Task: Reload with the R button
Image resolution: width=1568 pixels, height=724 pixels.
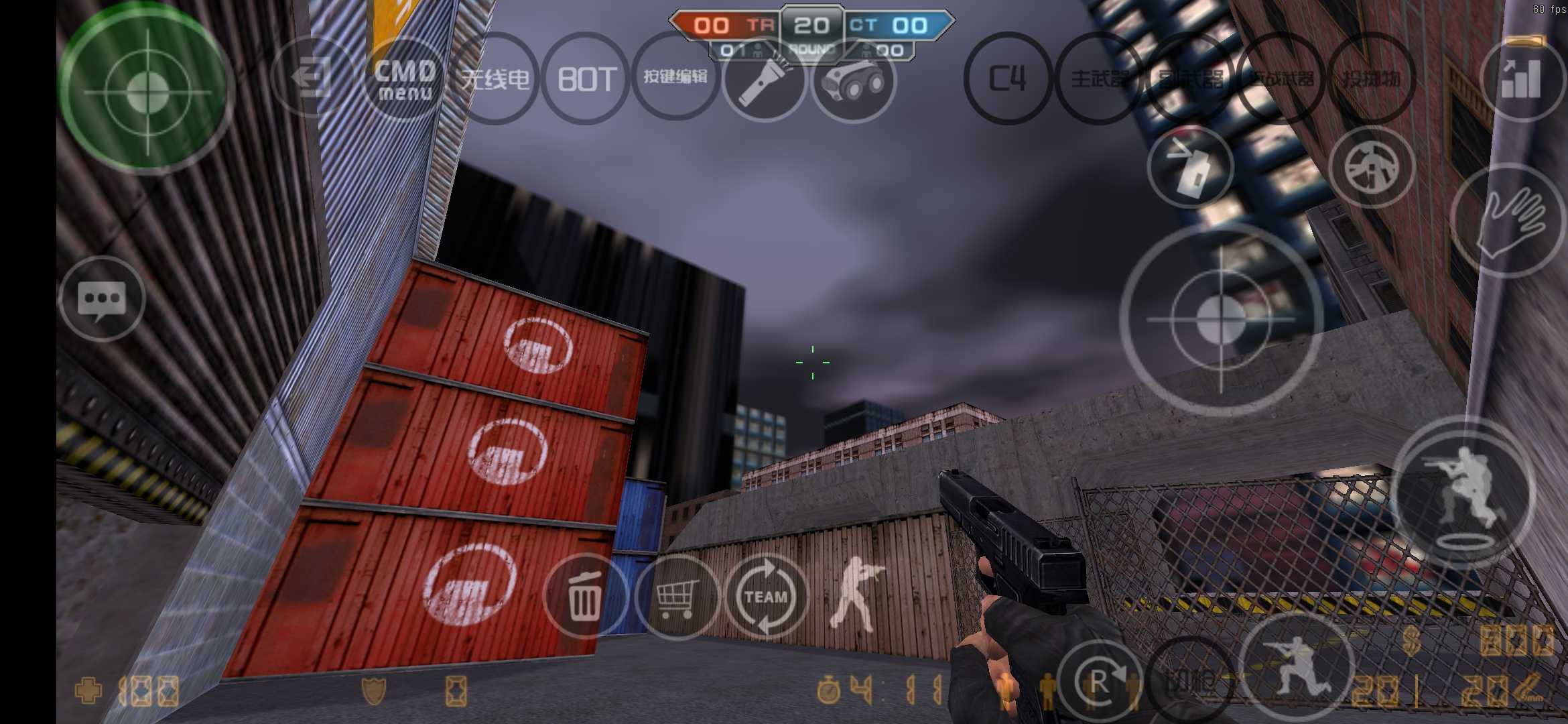Action: [x=1099, y=682]
